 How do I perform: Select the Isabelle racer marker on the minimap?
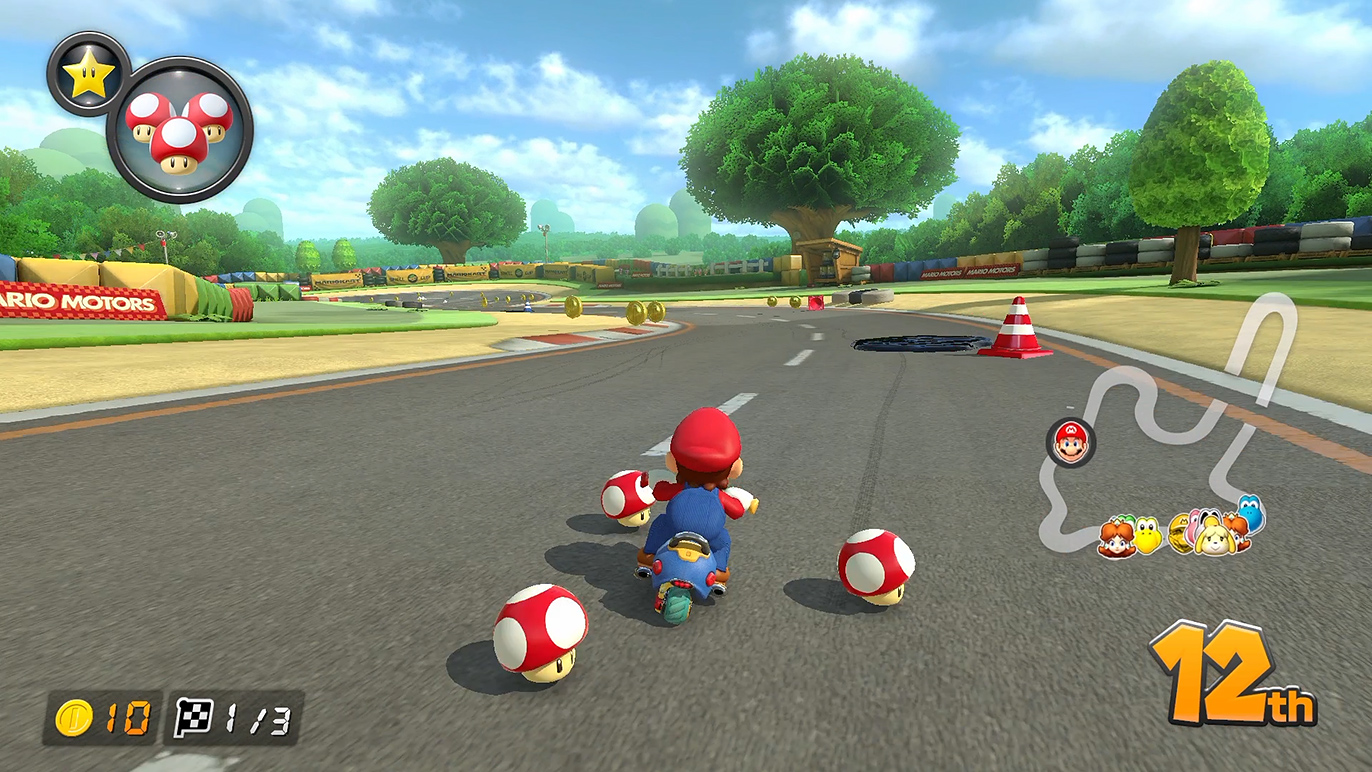point(1213,536)
